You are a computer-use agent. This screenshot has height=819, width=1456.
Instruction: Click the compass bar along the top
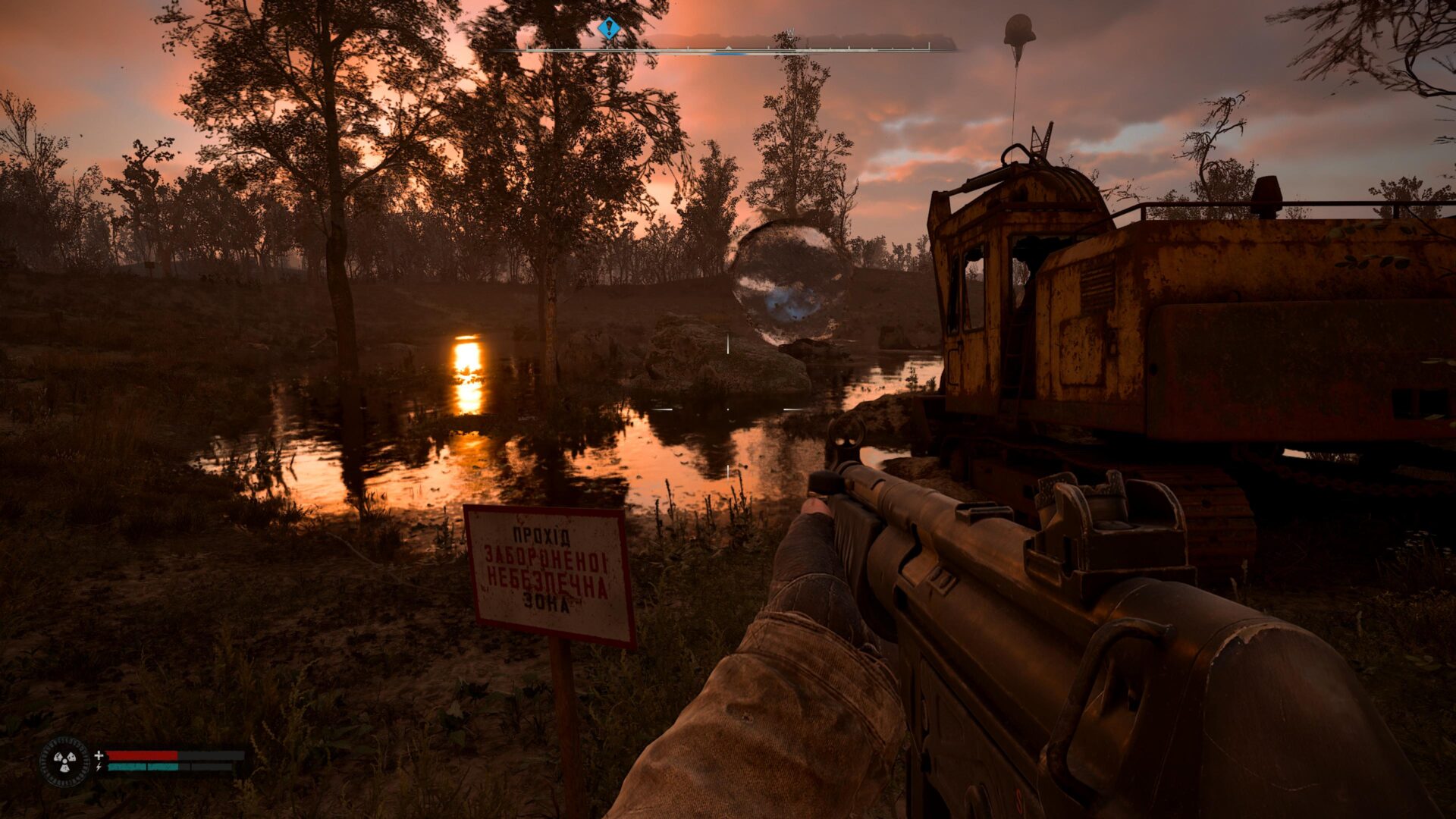728,50
